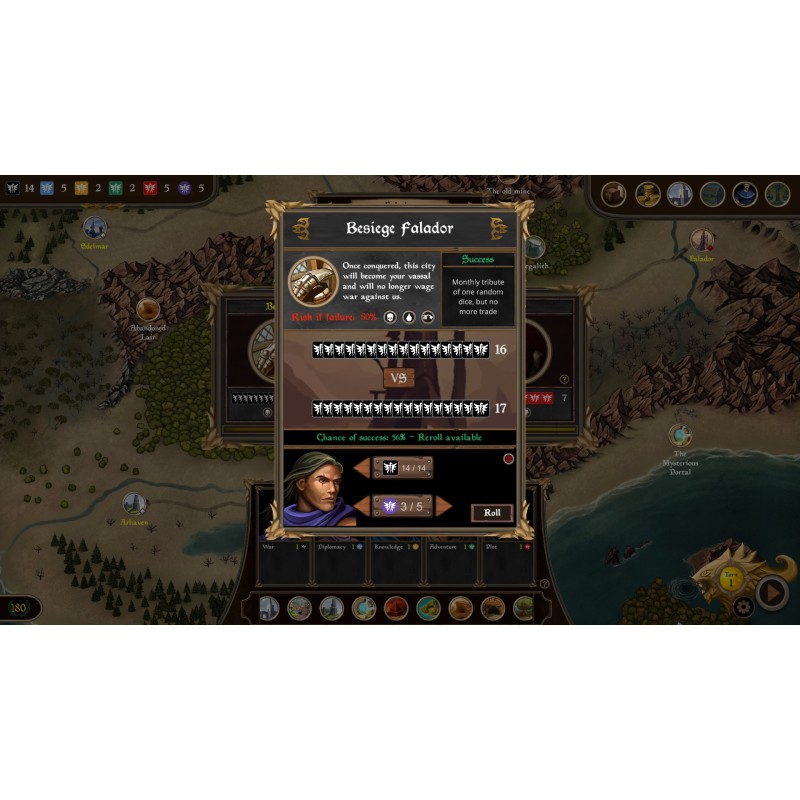This screenshot has height=800, width=800.
Task: End the turn with the play arrow
Action: tap(771, 593)
